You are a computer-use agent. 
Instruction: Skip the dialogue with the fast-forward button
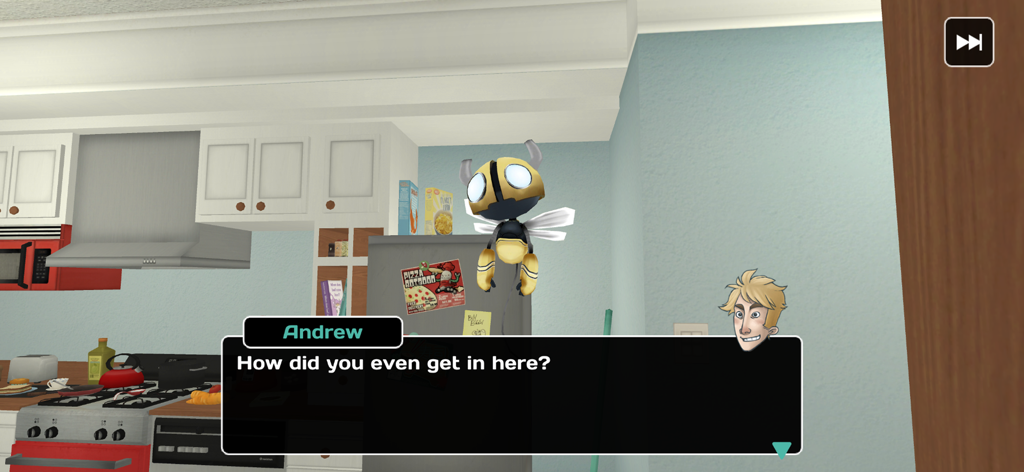click(x=968, y=42)
